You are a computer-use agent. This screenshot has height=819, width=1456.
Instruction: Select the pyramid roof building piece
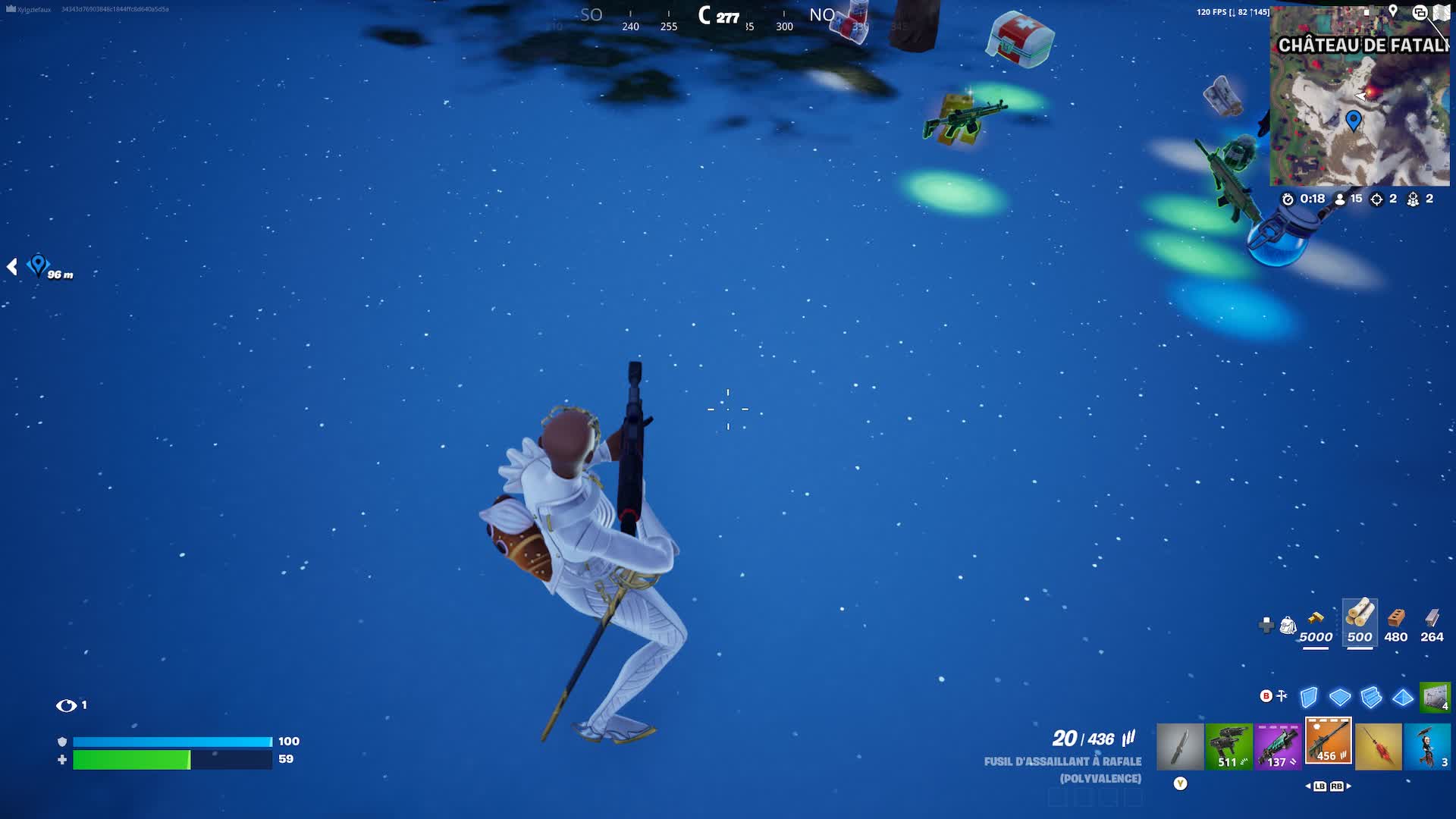point(1403,697)
